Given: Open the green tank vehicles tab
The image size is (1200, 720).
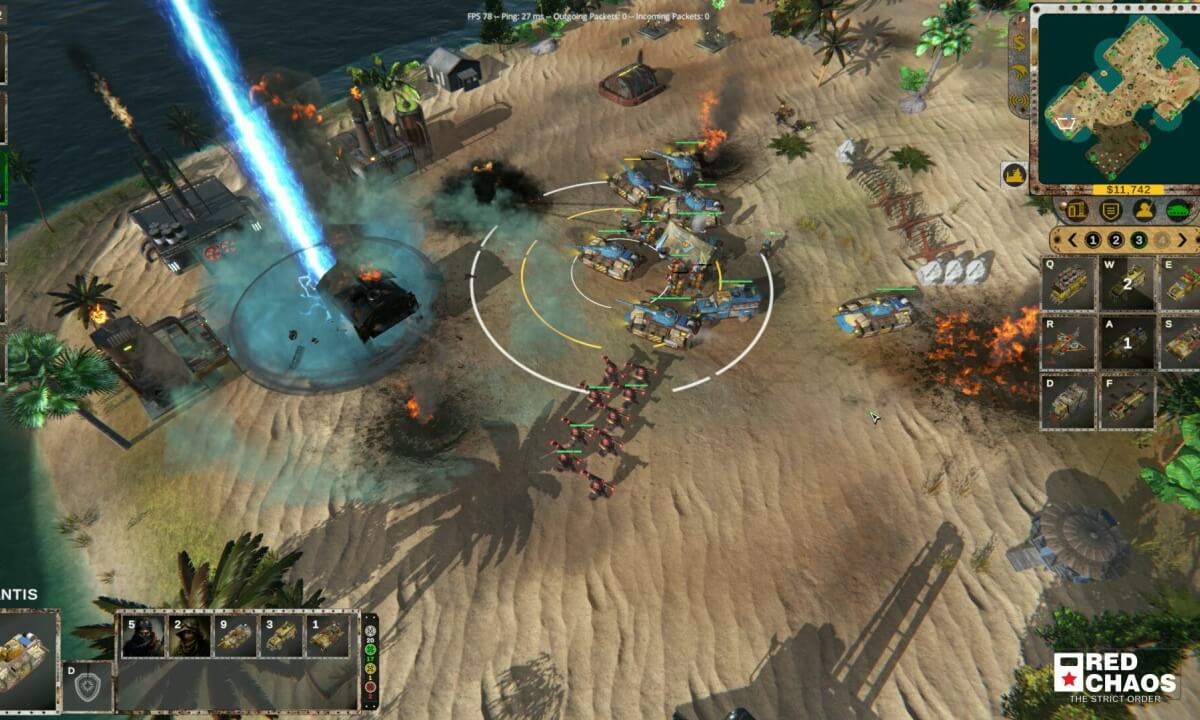Looking at the screenshot, I should pyautogui.click(x=1177, y=210).
